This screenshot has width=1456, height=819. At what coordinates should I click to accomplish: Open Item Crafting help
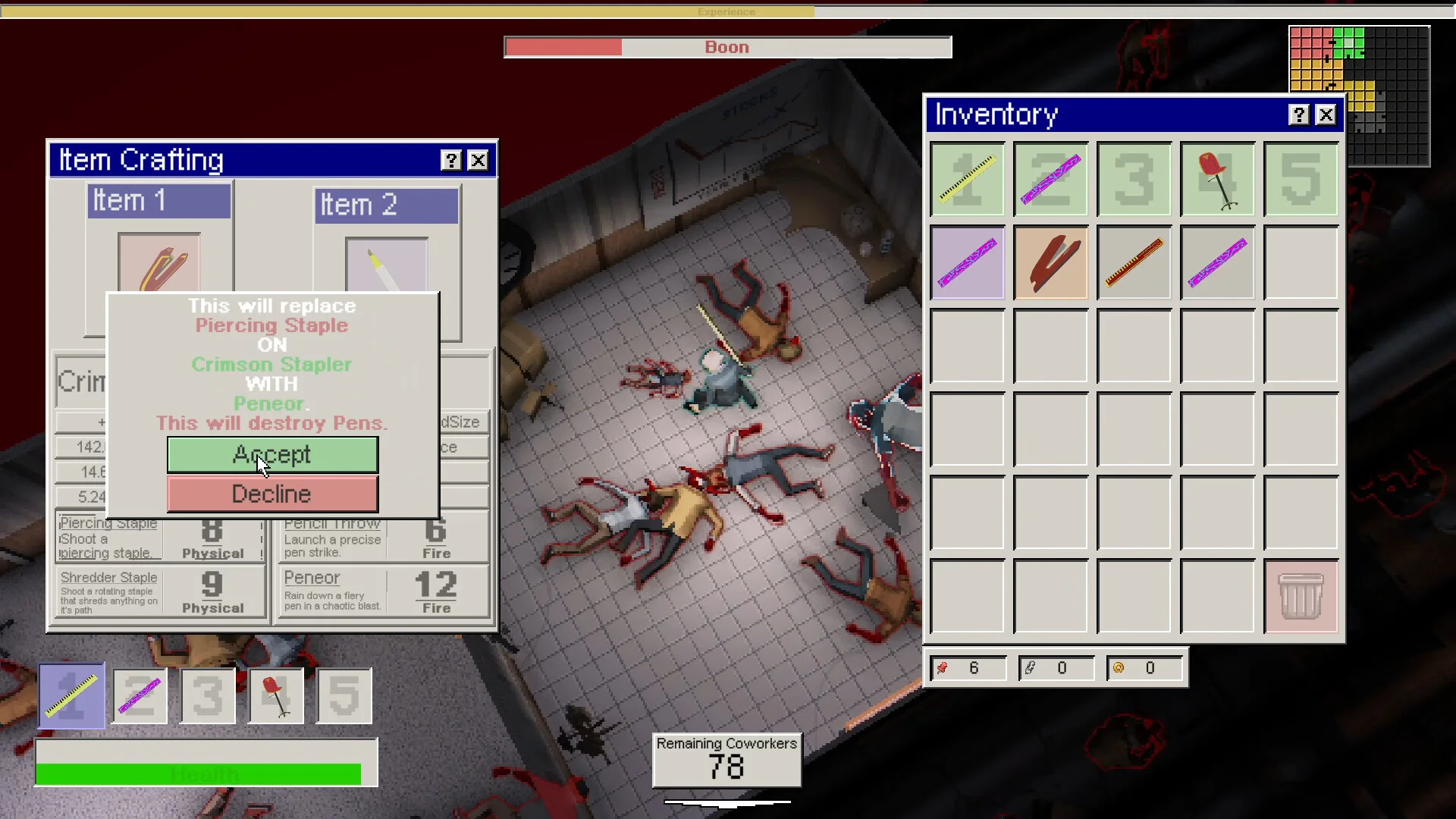coord(451,160)
